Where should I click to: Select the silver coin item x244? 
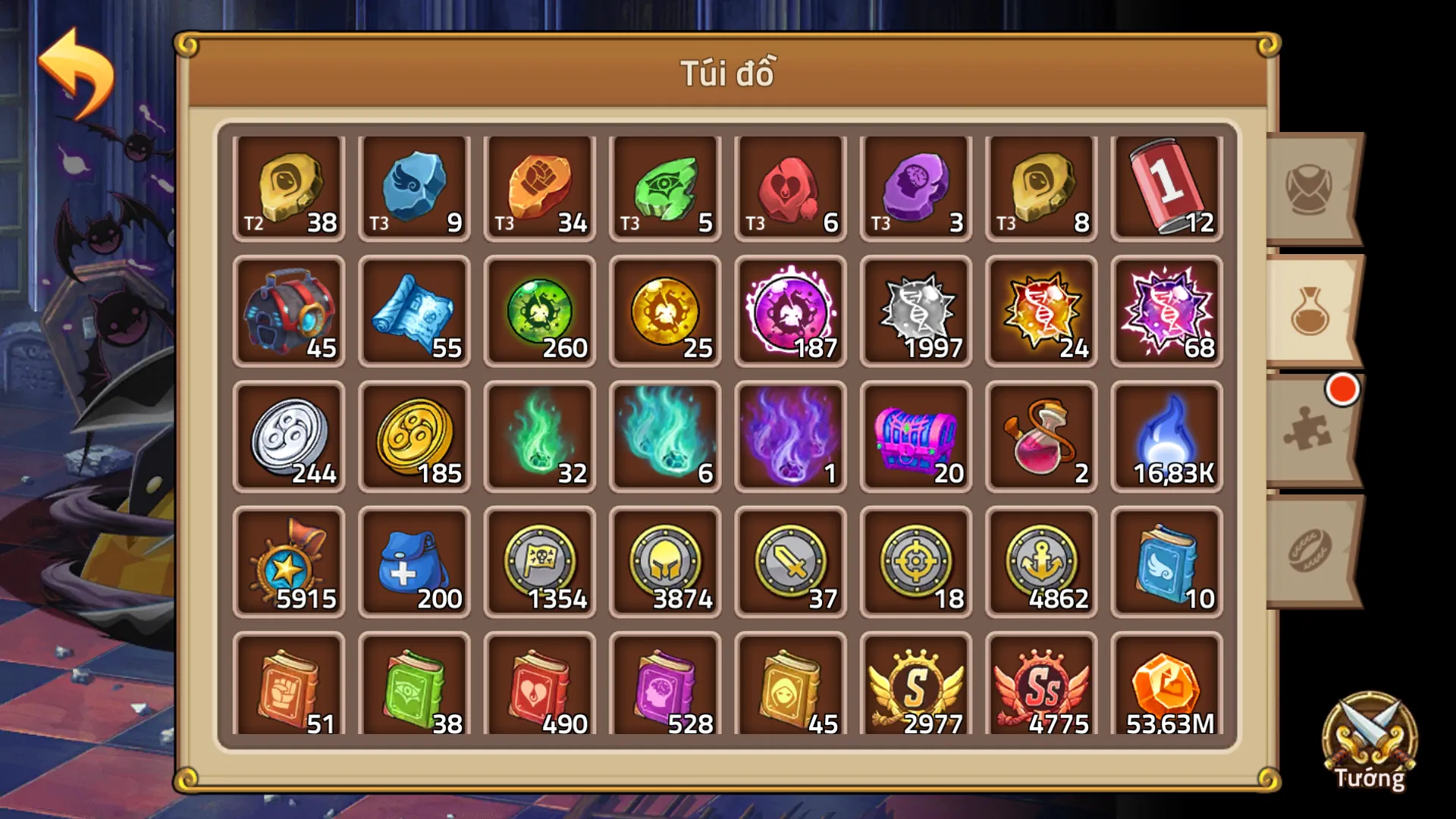click(x=289, y=438)
